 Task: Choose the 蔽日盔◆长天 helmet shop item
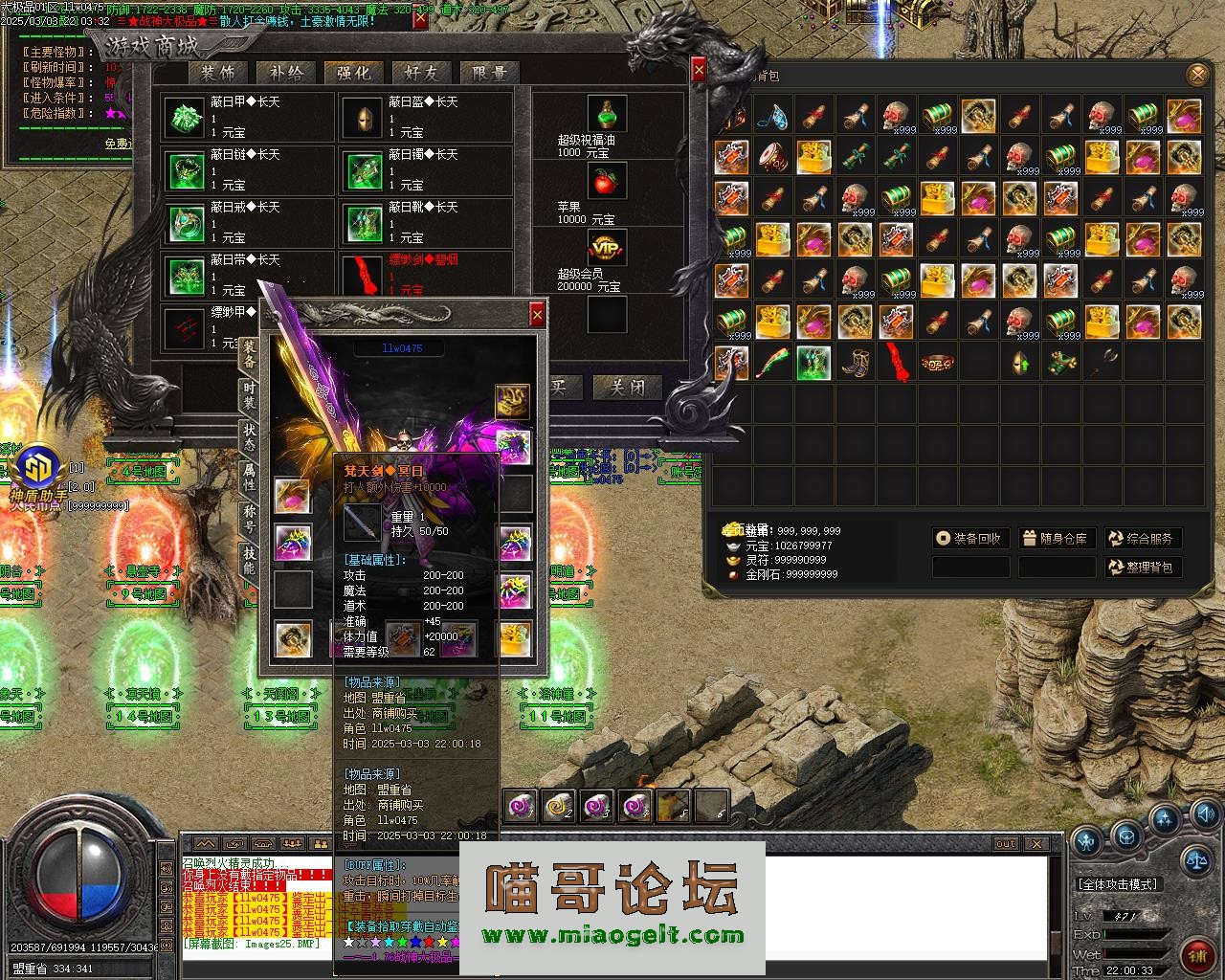pos(426,117)
